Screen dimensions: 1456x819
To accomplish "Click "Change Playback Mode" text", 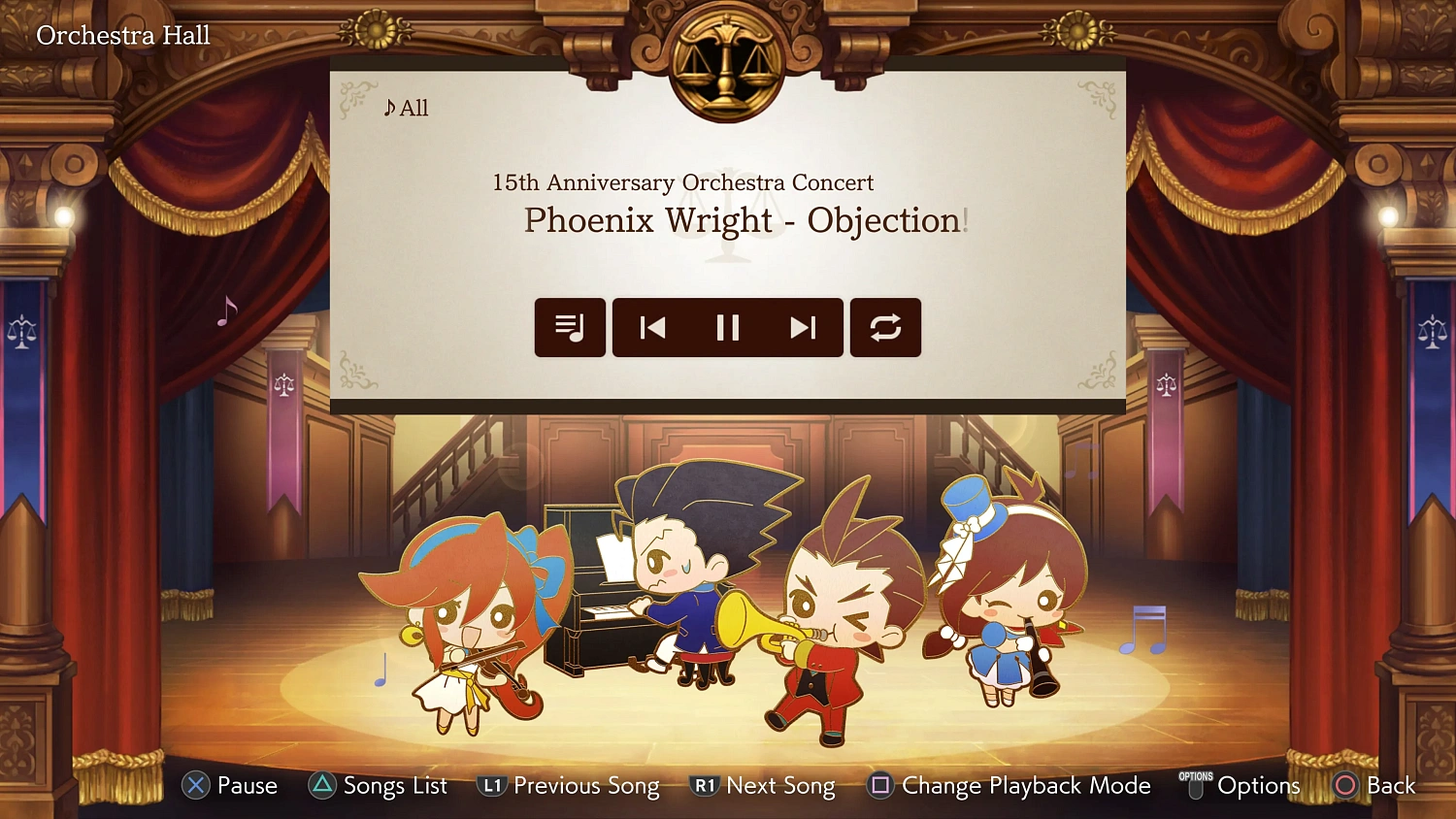I will click(1025, 786).
